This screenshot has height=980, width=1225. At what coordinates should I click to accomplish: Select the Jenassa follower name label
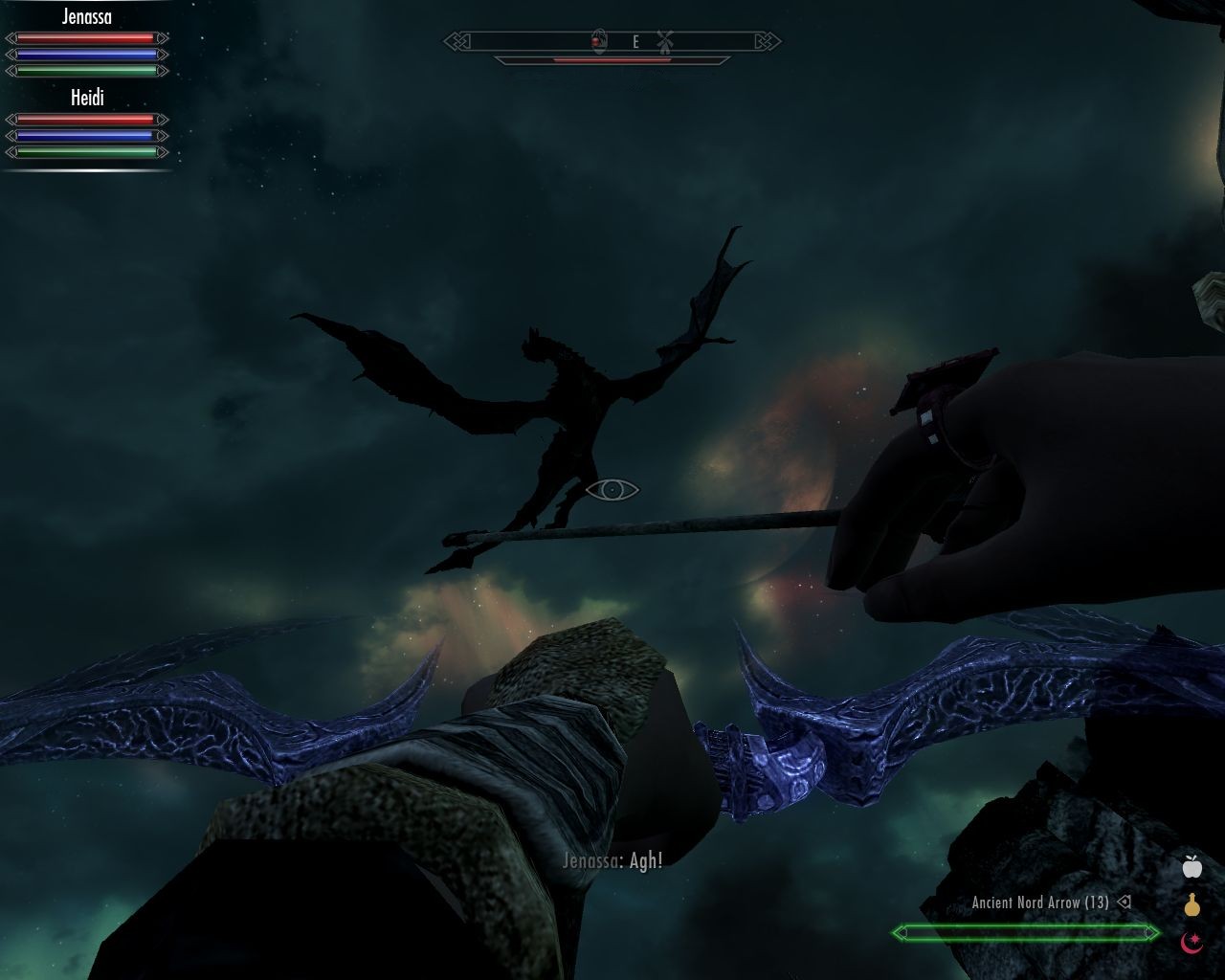click(x=87, y=16)
